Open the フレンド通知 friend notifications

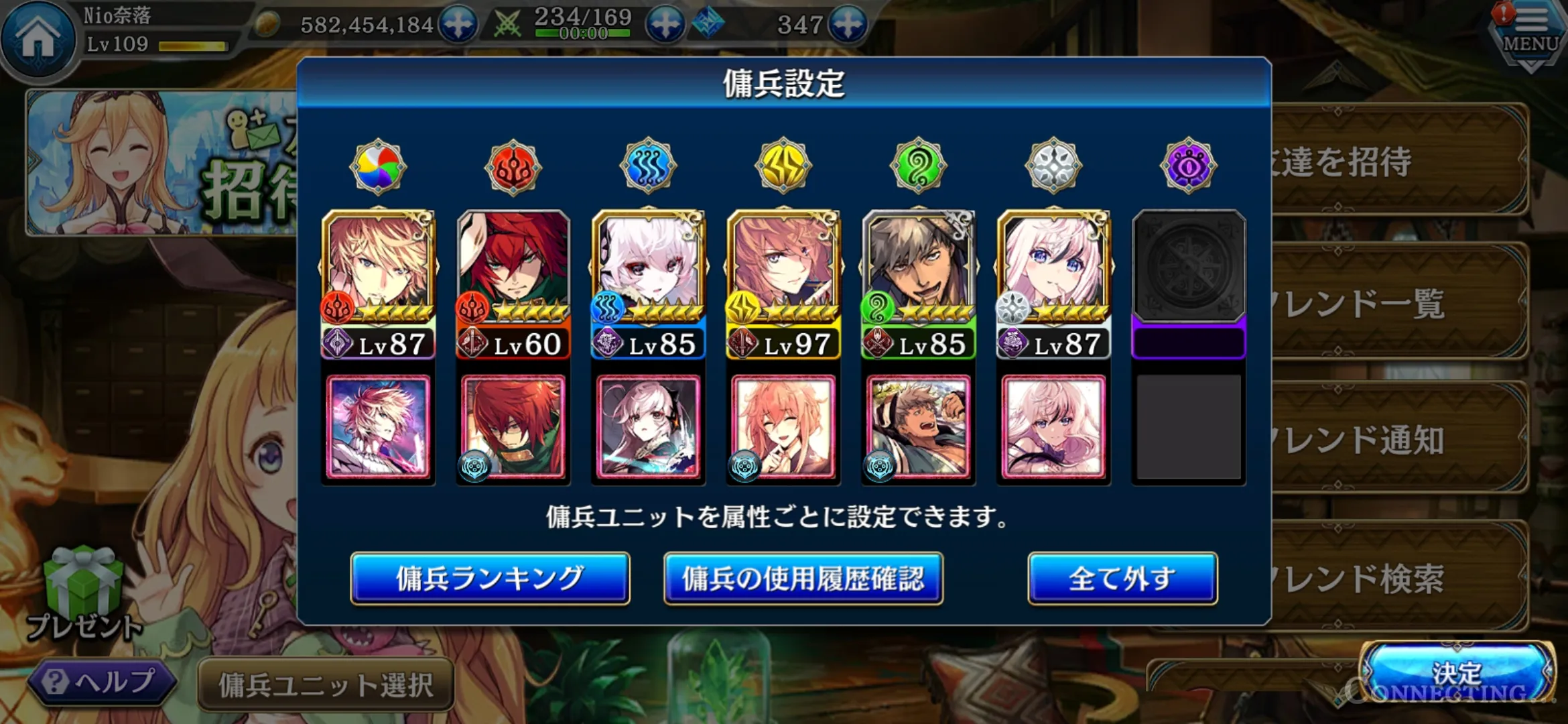[1394, 439]
